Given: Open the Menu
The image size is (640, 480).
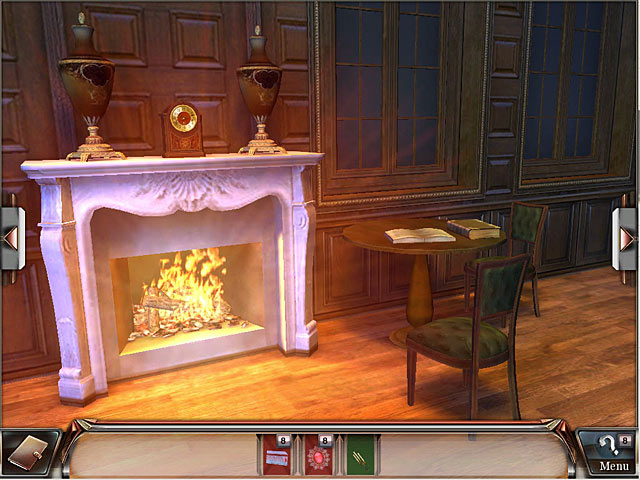Looking at the screenshot, I should point(613,466).
